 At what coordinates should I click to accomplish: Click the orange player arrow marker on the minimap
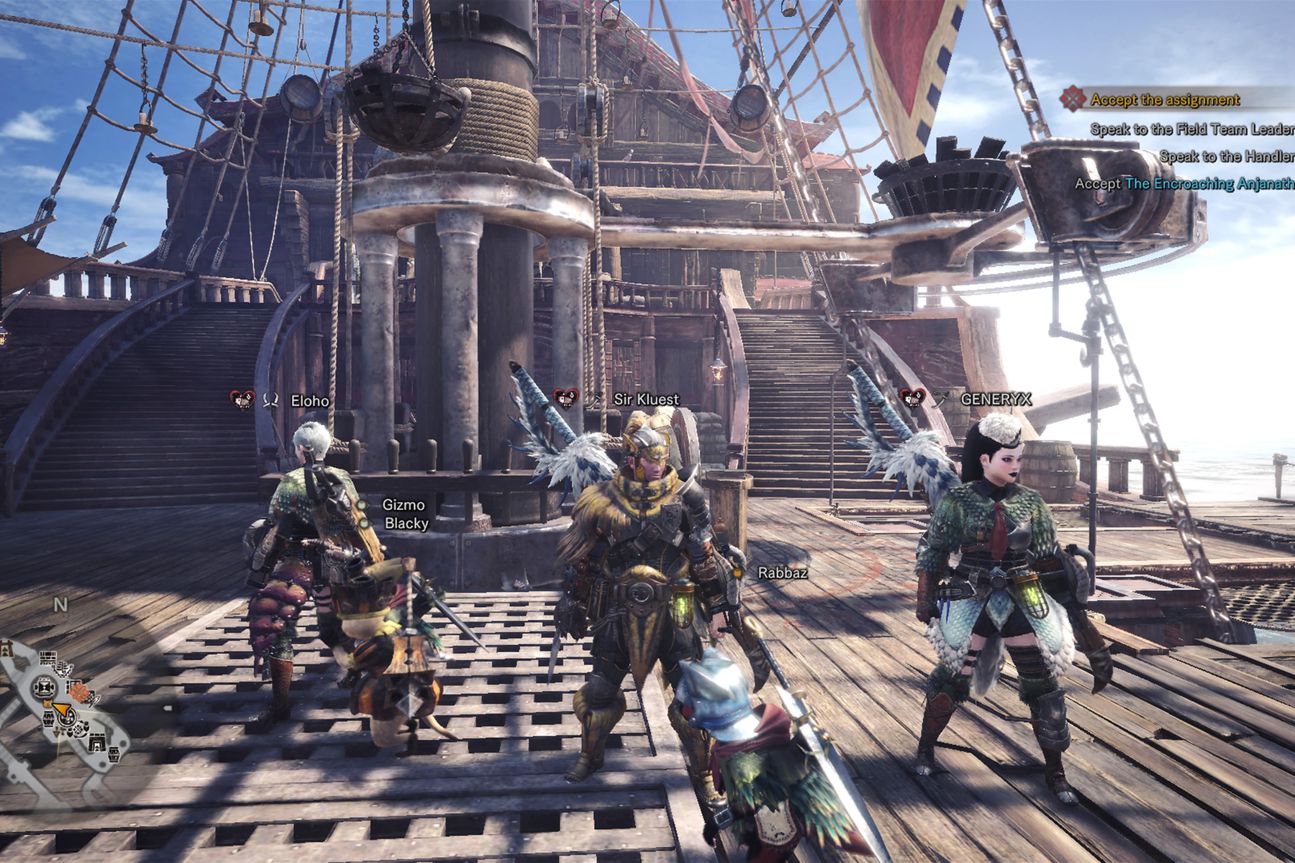pos(62,709)
